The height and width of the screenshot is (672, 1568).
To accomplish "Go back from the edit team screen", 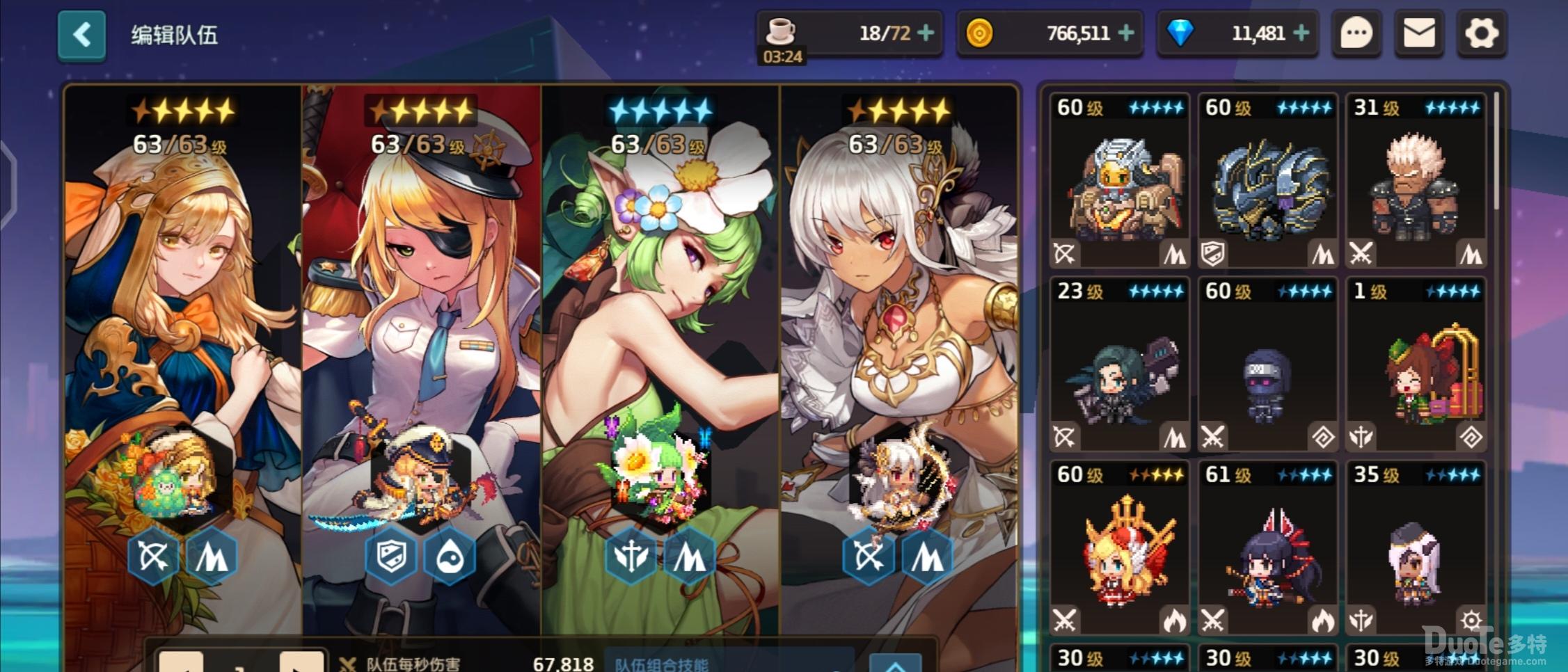I will coord(81,35).
